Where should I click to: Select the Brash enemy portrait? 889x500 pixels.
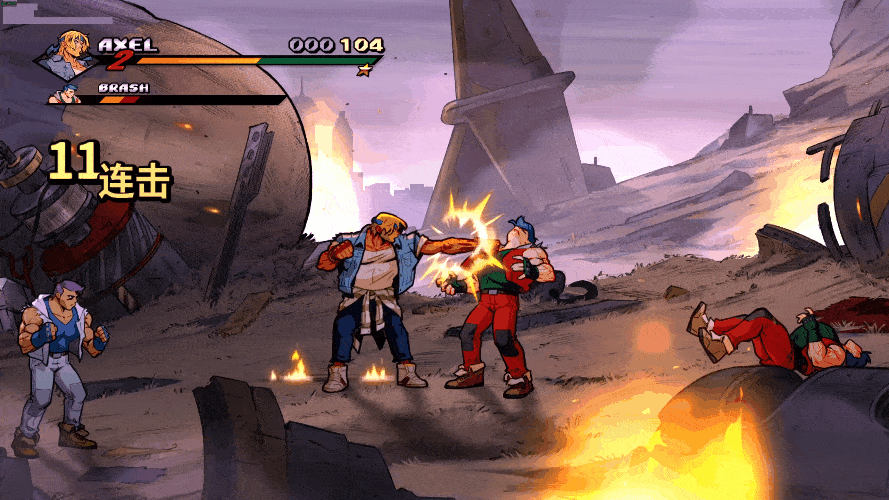(68, 97)
